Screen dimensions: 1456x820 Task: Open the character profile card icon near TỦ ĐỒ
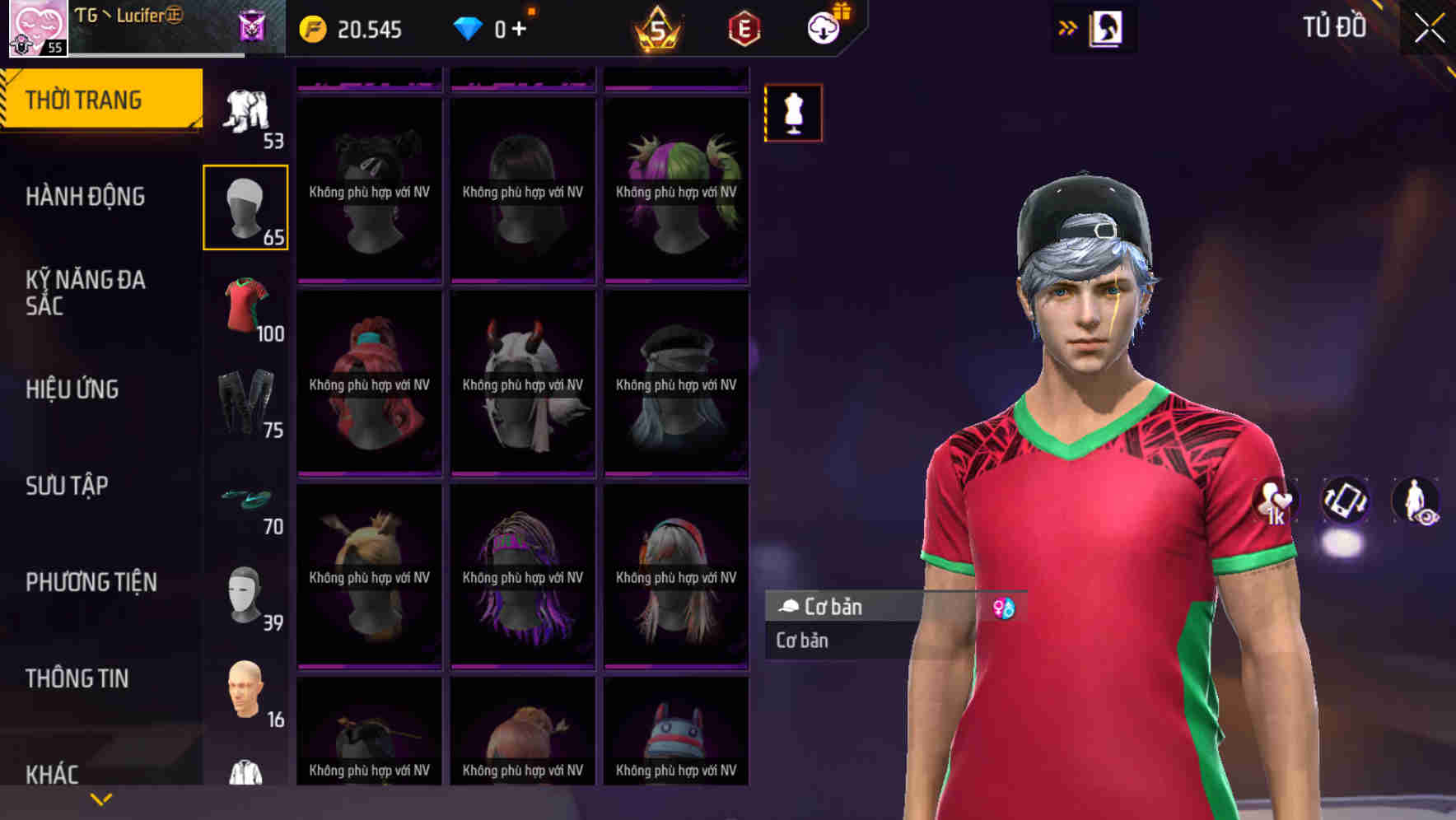coord(1108,27)
